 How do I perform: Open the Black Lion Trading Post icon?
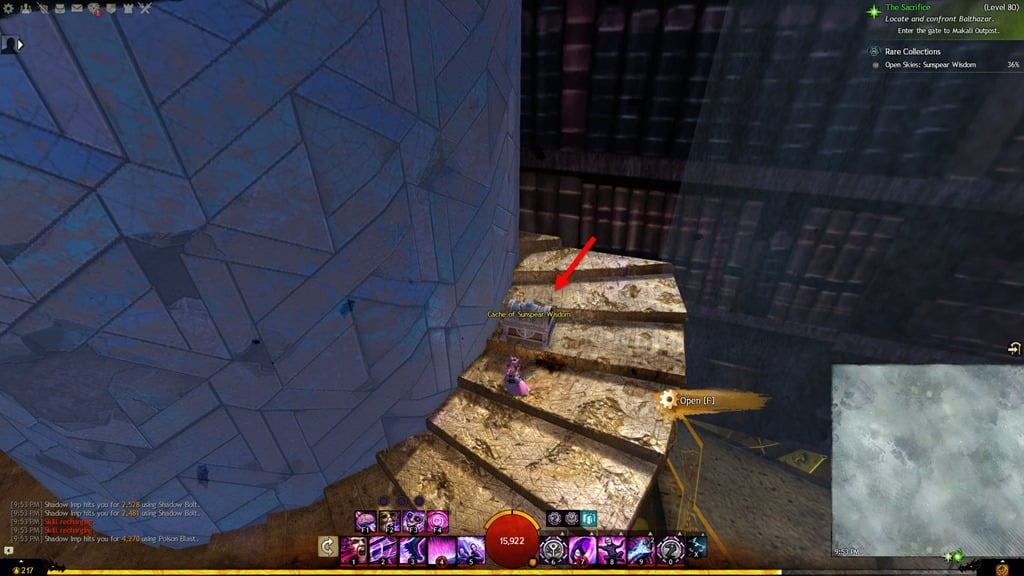click(x=95, y=10)
